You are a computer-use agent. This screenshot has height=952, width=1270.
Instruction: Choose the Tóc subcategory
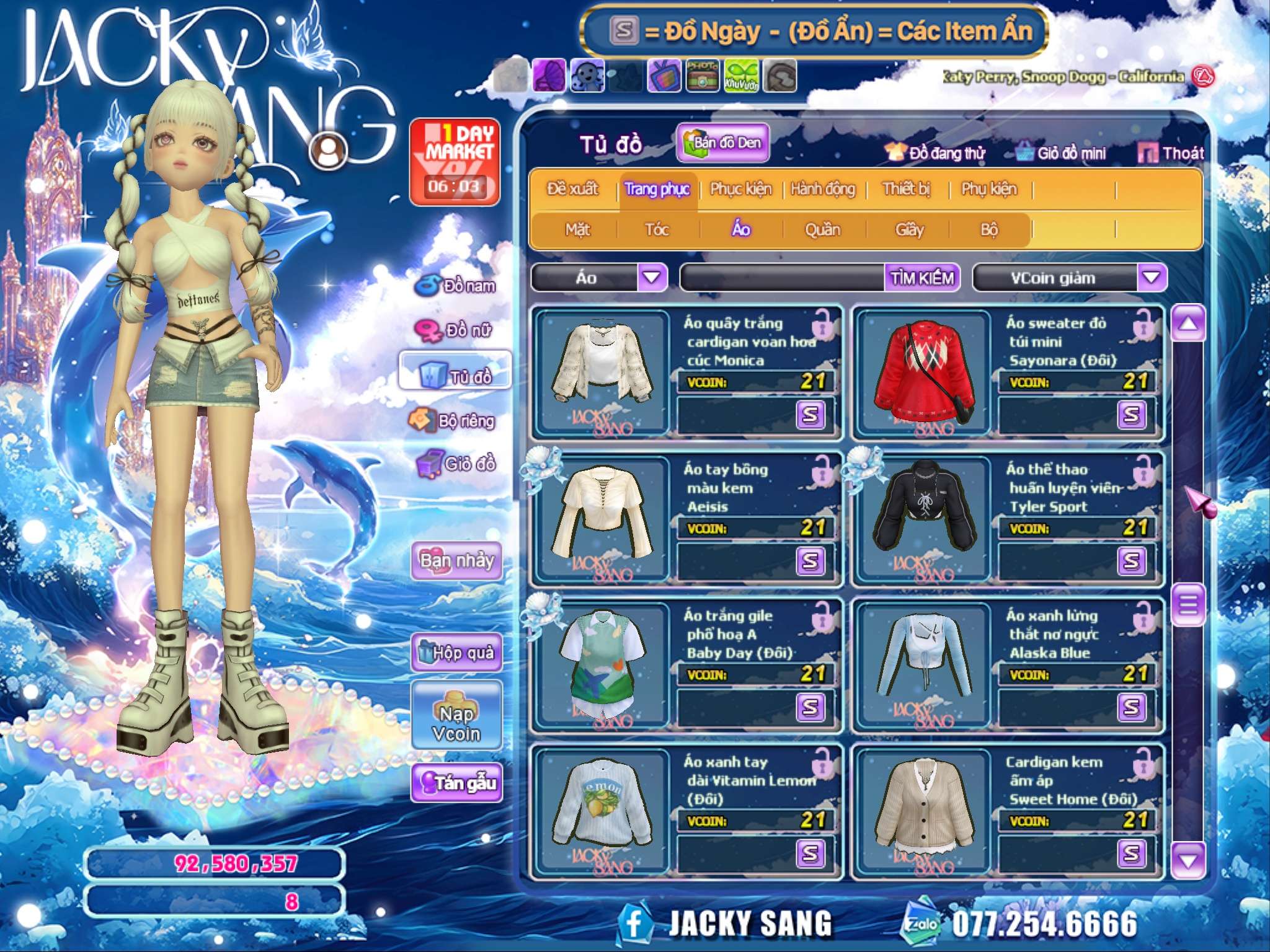tap(657, 230)
